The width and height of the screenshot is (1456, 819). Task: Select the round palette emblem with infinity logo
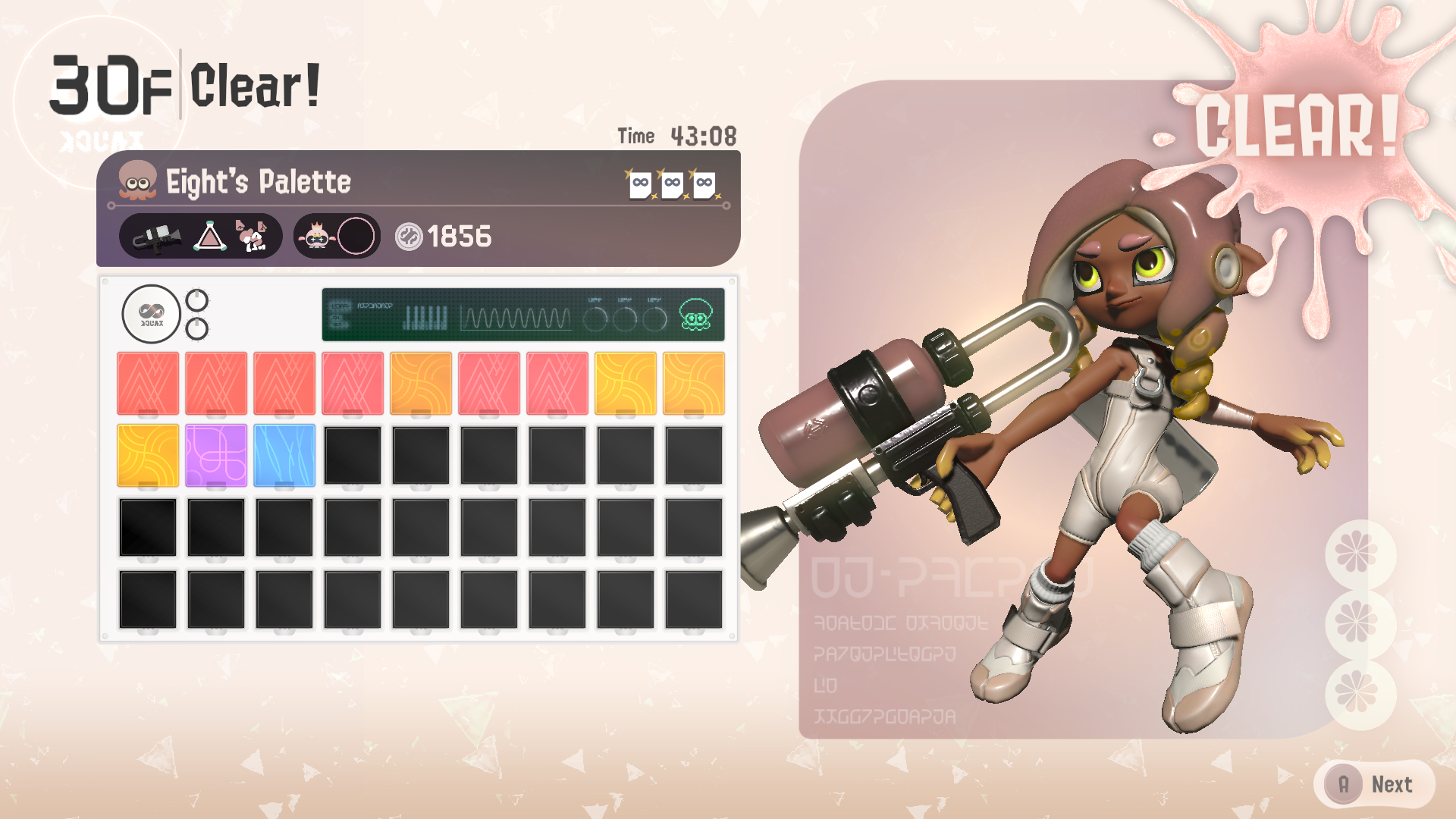pos(151,314)
